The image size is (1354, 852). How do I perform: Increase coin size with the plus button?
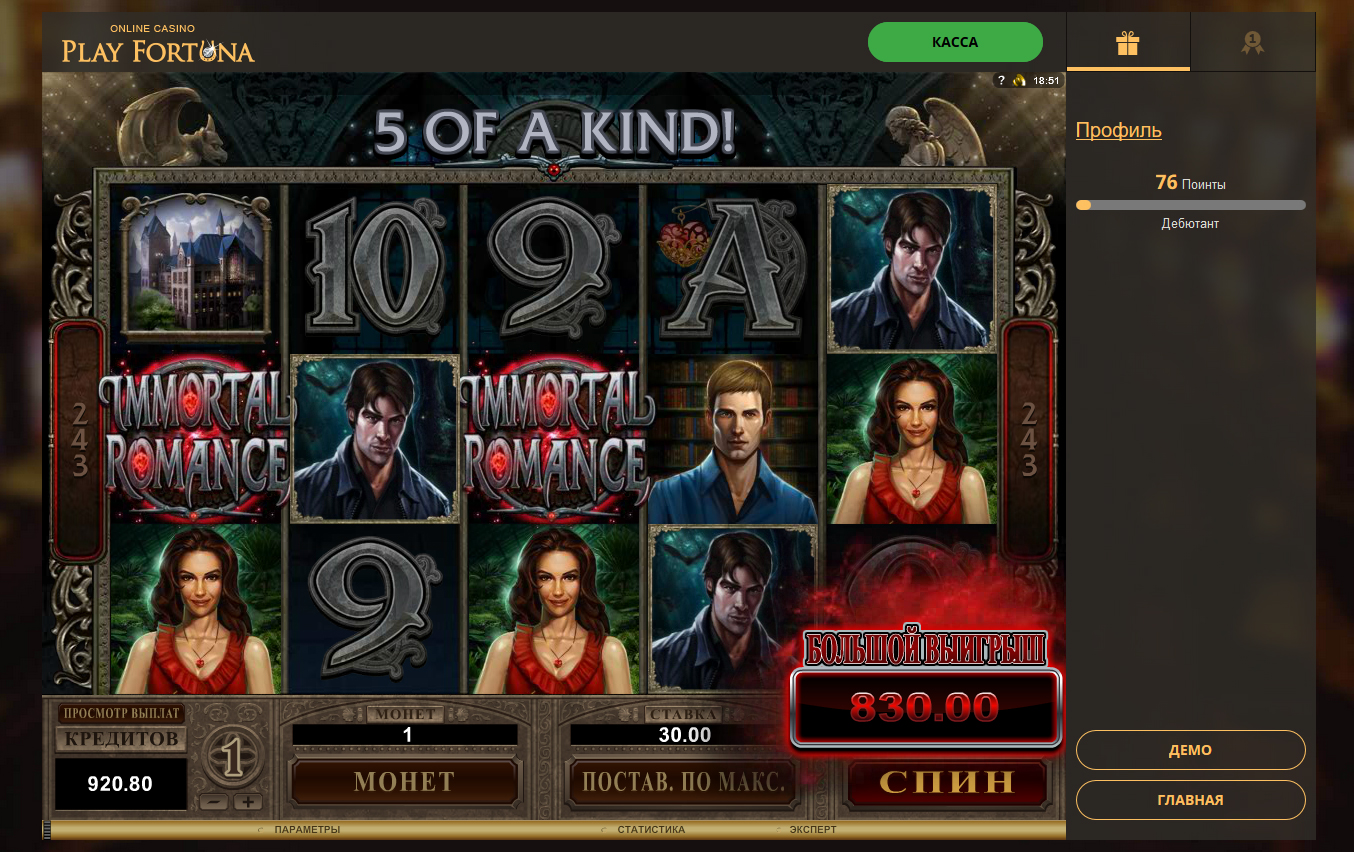tap(247, 802)
